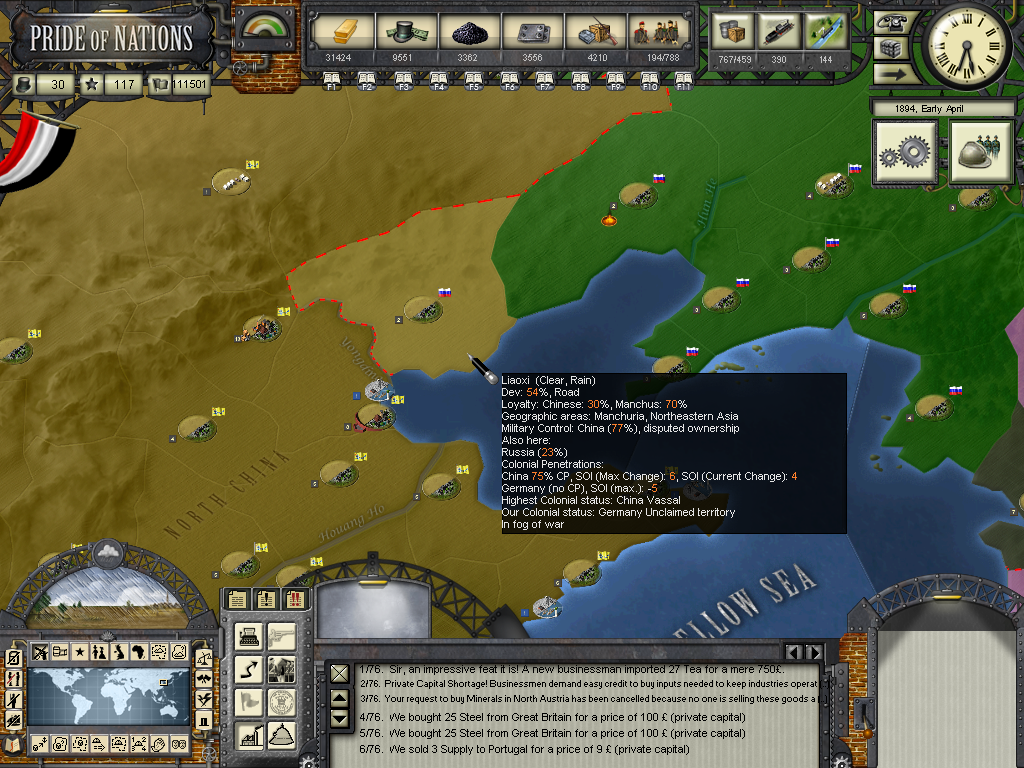Open the typewriter mode button
The width and height of the screenshot is (1024, 768).
pyautogui.click(x=250, y=636)
